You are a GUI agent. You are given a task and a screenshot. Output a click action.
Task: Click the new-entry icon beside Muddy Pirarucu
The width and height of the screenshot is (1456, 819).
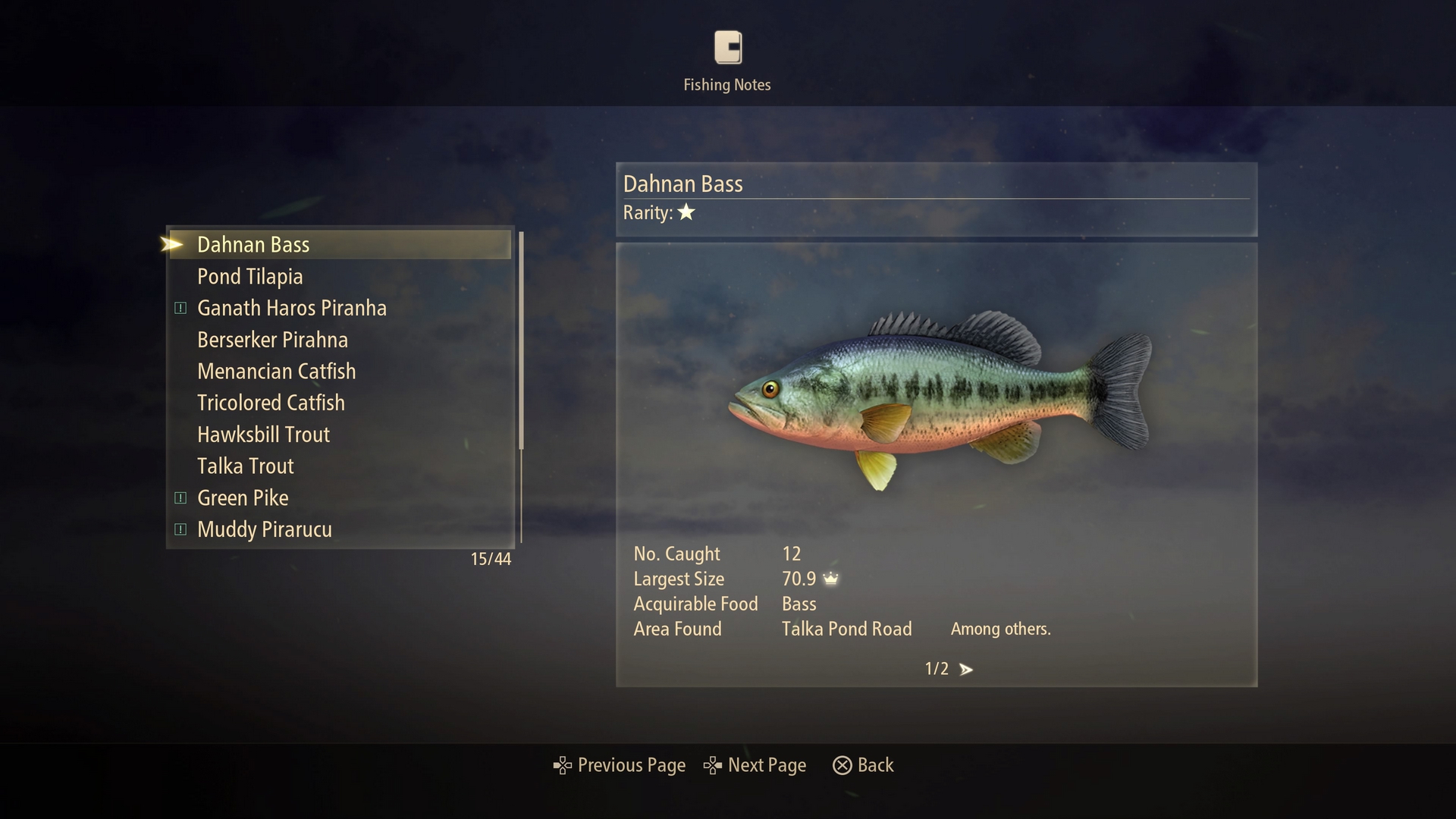(180, 529)
